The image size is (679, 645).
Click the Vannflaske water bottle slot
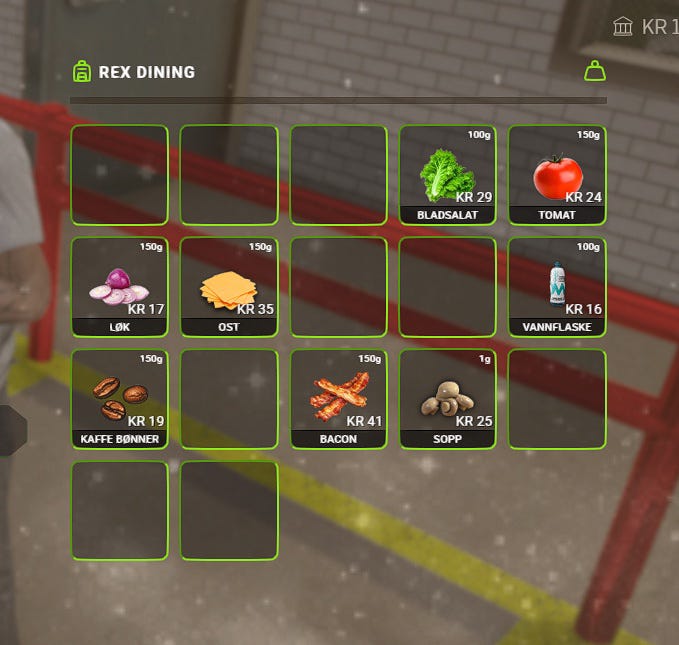pos(557,287)
